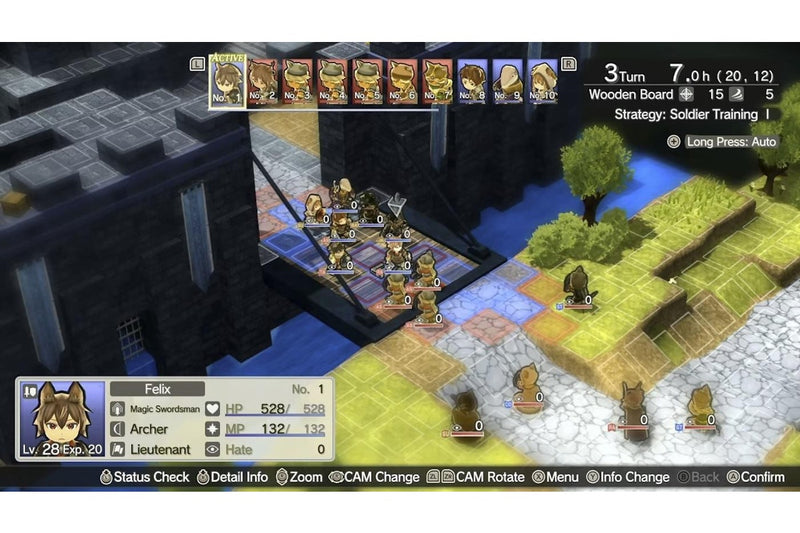Click the No. 5 turn order portrait
Screen dimensions: 800x533
coord(368,82)
